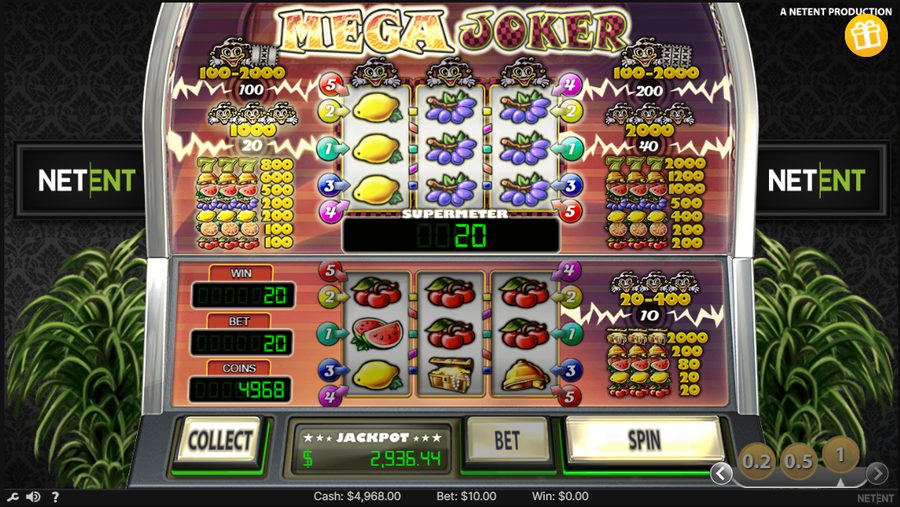Open the orange gift box icon
900x507 pixels.
(866, 36)
